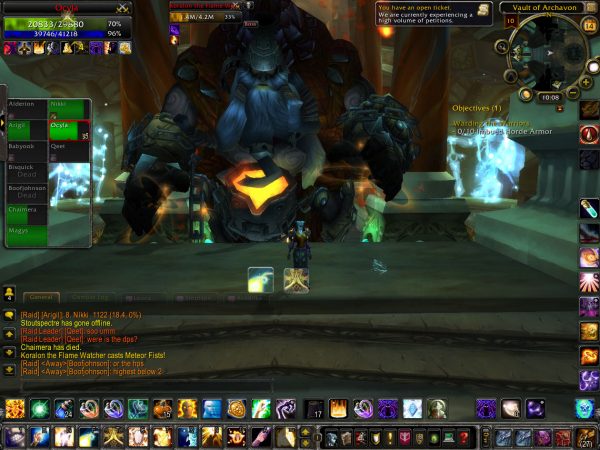Image resolution: width=600 pixels, height=450 pixels.
Task: Switch to the General chat tab
Action: click(x=41, y=297)
